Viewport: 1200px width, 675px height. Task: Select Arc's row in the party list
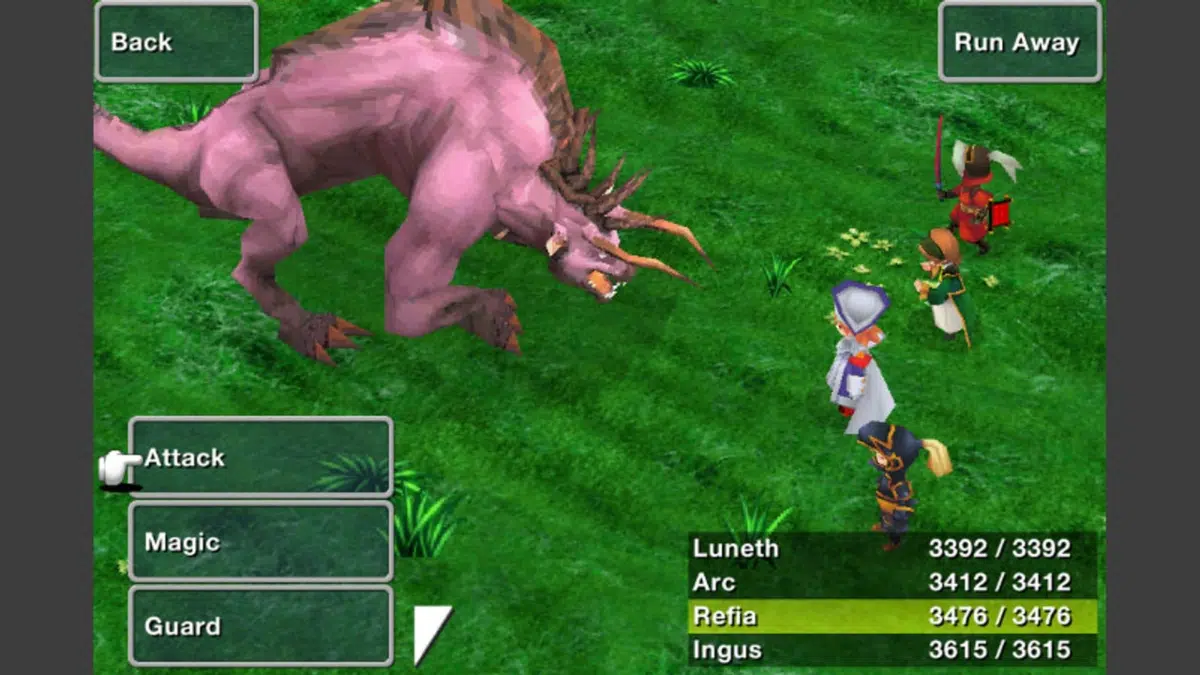892,582
